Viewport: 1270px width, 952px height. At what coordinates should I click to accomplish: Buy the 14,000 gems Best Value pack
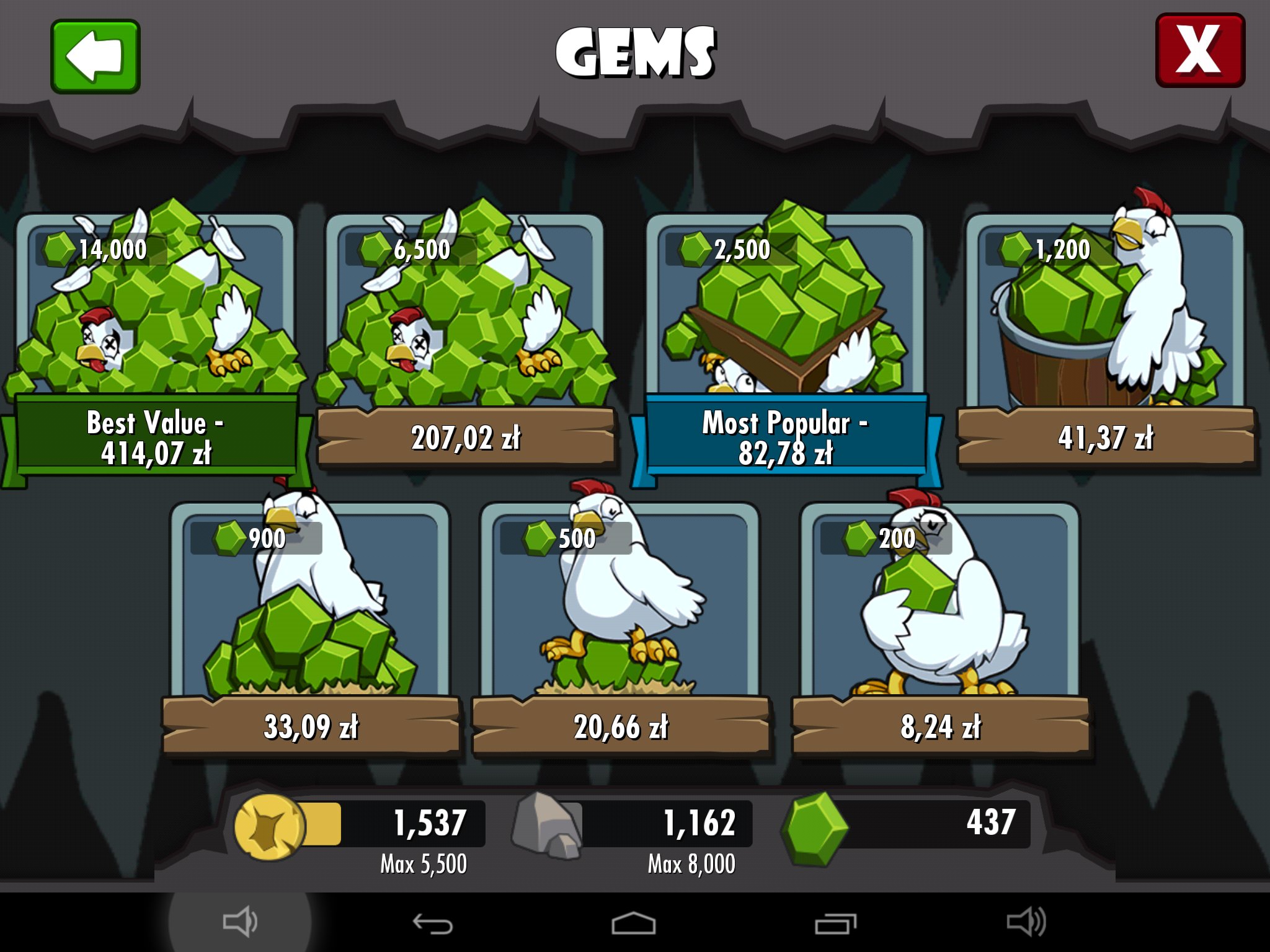[155, 341]
